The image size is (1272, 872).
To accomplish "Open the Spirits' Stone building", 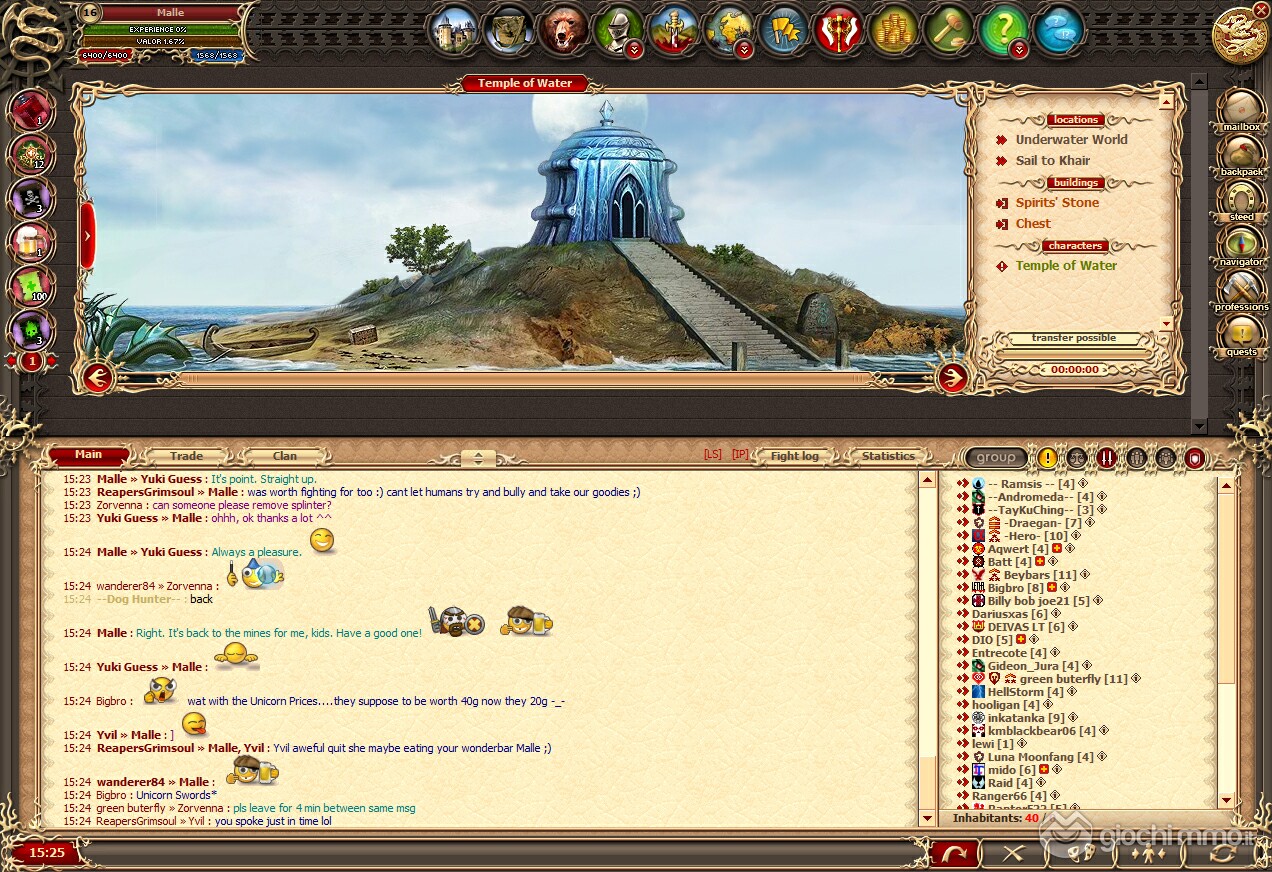I will (x=1057, y=203).
